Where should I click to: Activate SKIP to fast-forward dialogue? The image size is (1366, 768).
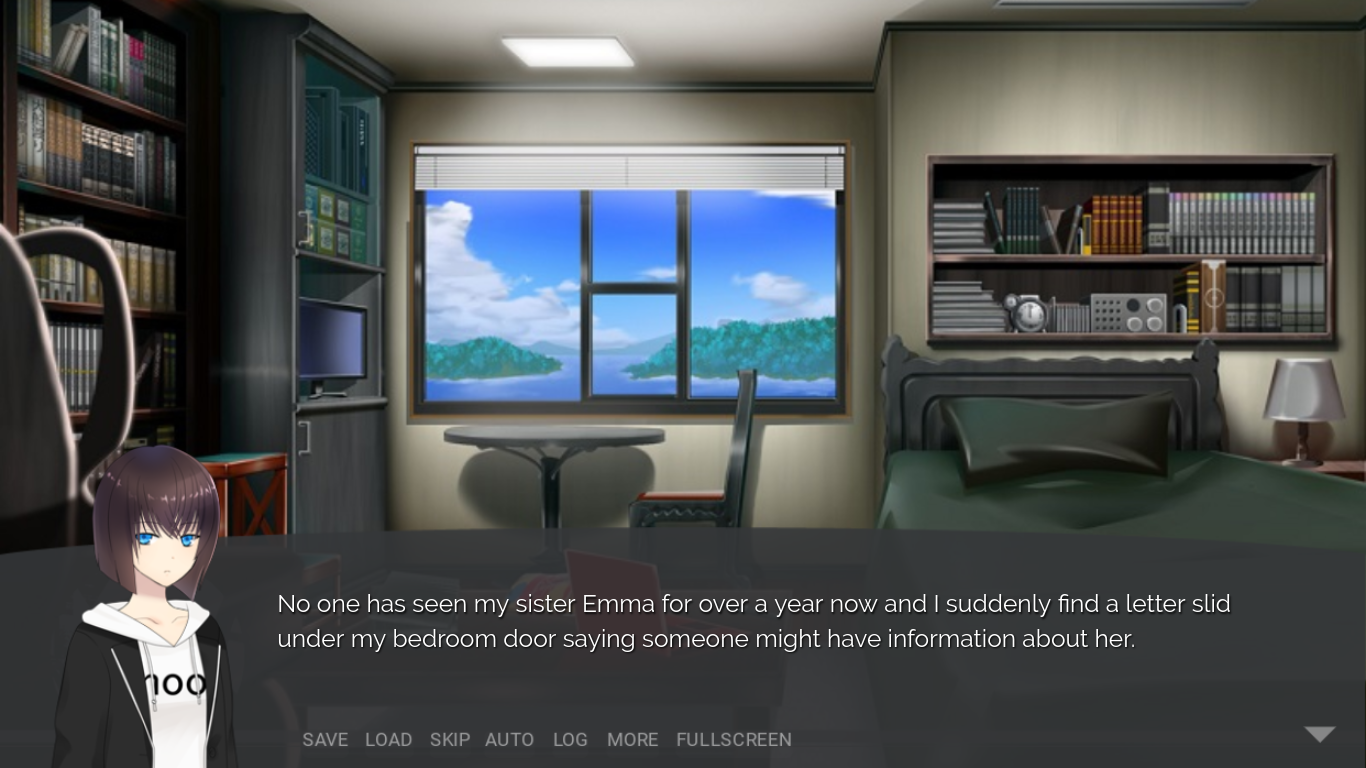(x=449, y=740)
